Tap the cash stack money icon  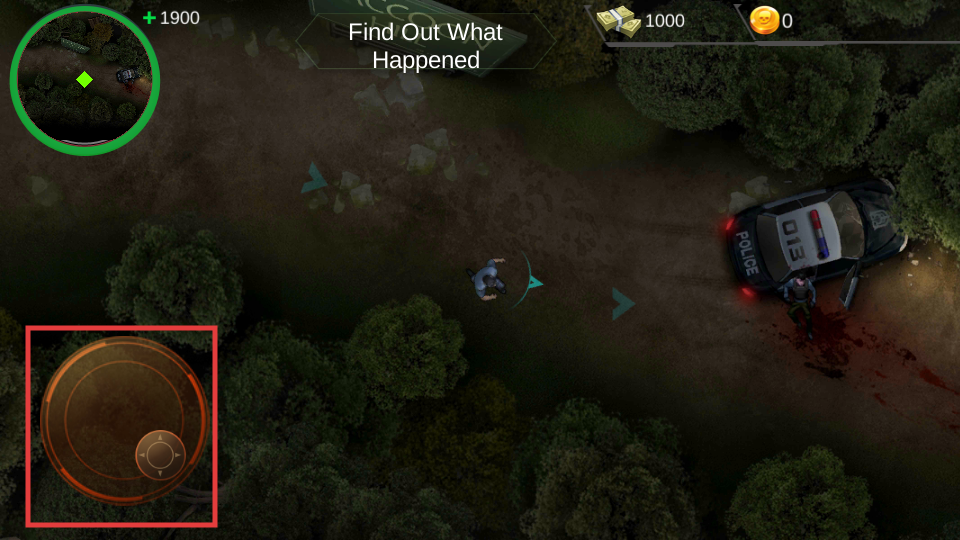[x=618, y=21]
